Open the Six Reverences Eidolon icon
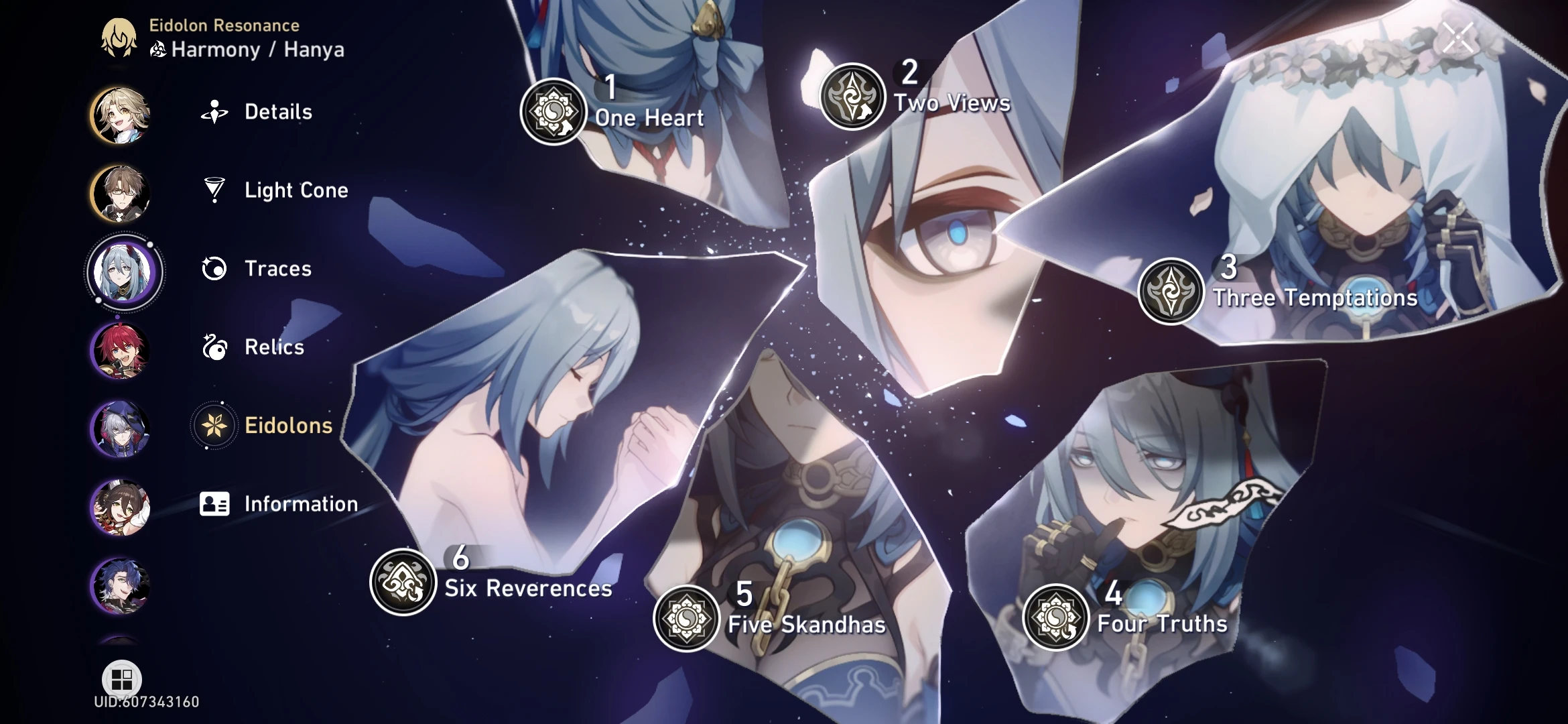This screenshot has width=1568, height=724. (402, 582)
